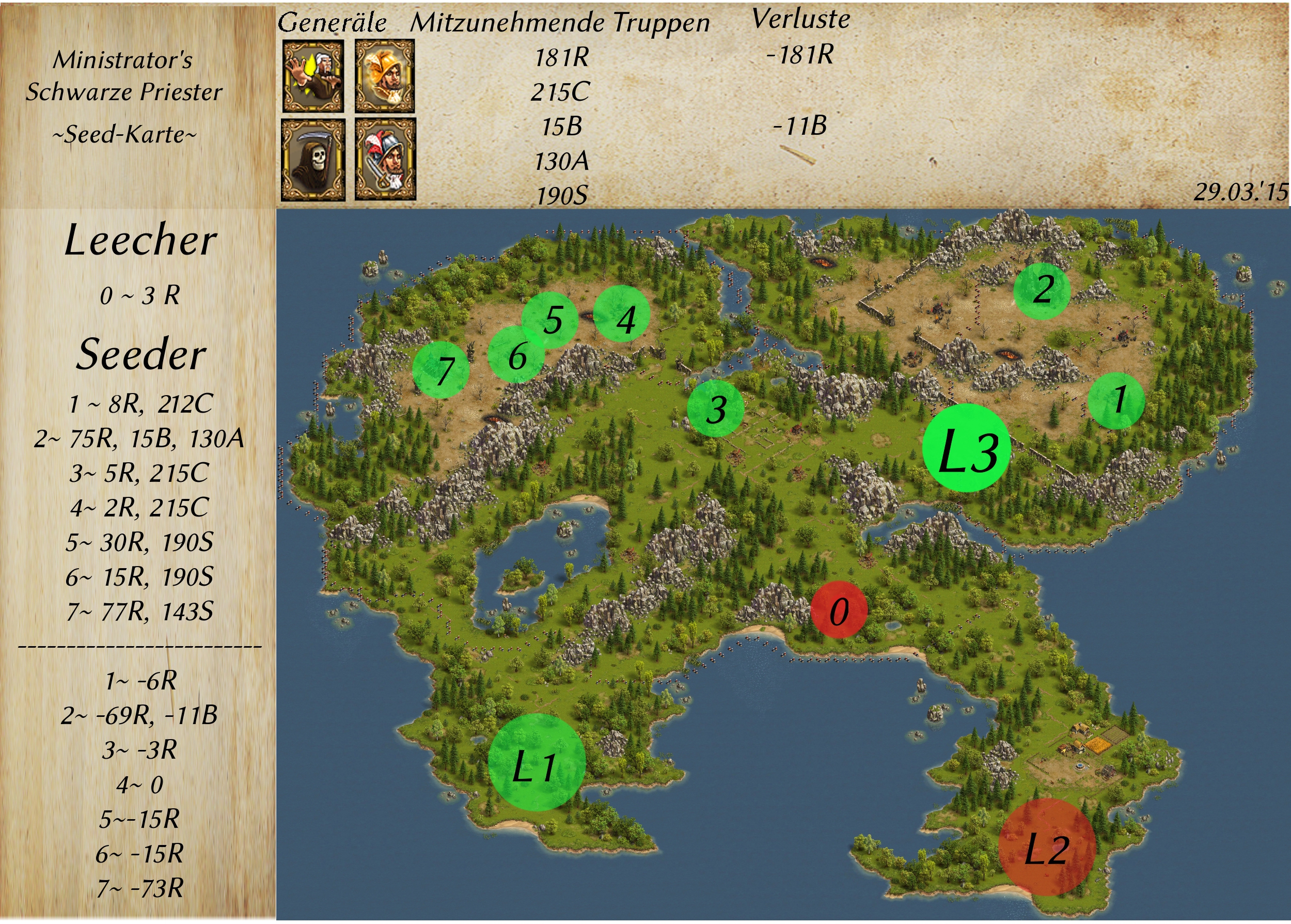Select the white-haired general portrait holding a flame
The width and height of the screenshot is (1291, 924).
[313, 76]
